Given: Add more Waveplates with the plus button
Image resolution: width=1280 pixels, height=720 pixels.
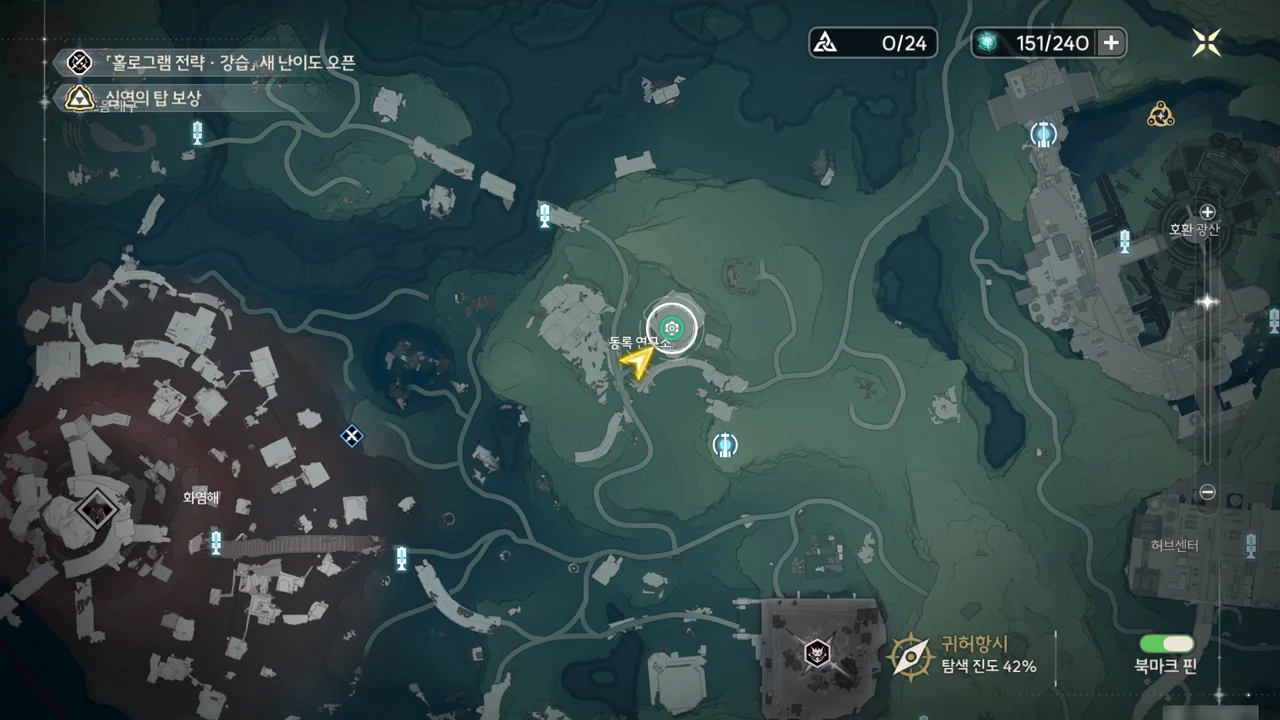Looking at the screenshot, I should click(x=1111, y=42).
